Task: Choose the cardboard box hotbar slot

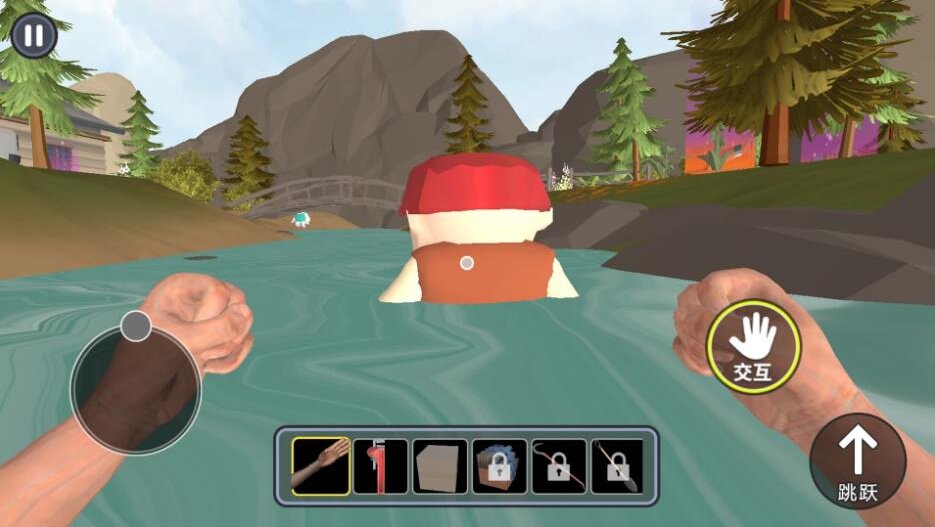Action: [440, 466]
